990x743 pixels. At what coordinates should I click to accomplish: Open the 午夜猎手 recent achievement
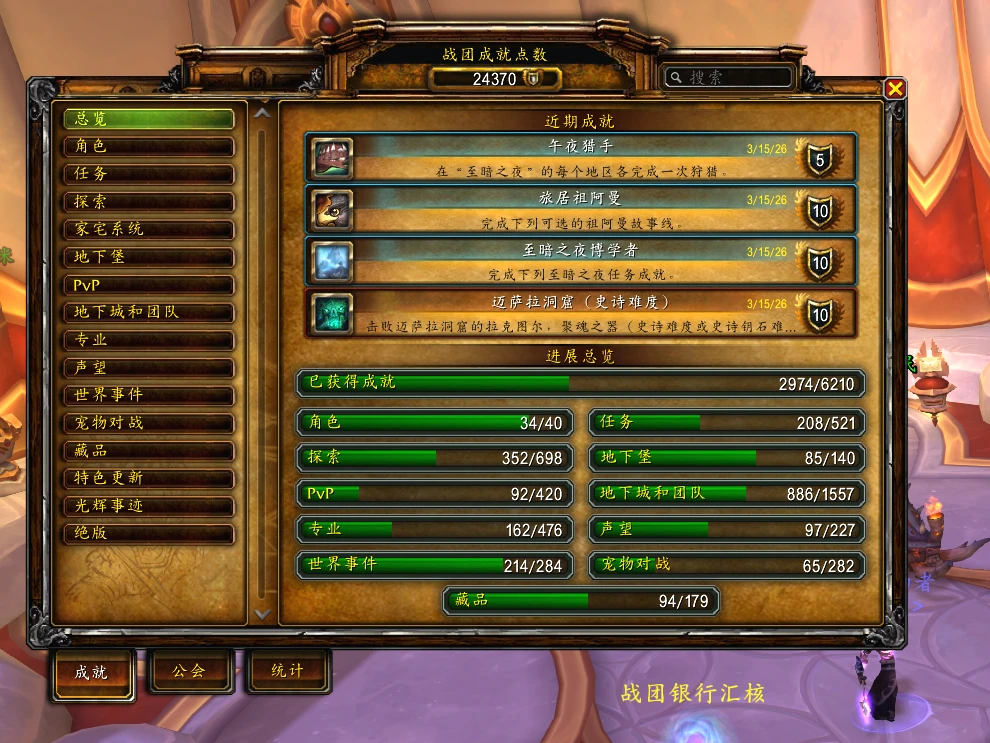580,158
